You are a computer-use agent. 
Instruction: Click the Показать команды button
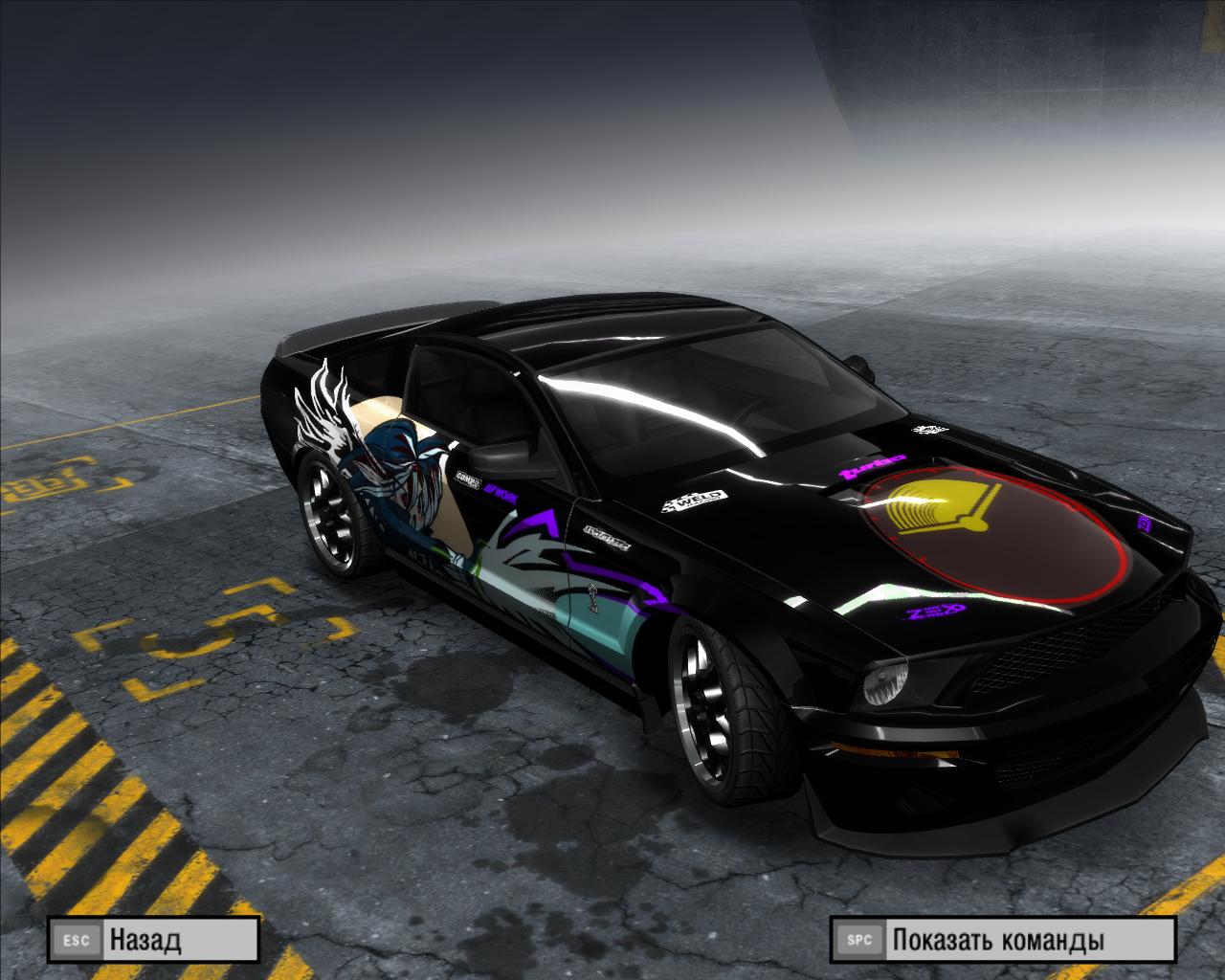click(x=1001, y=940)
